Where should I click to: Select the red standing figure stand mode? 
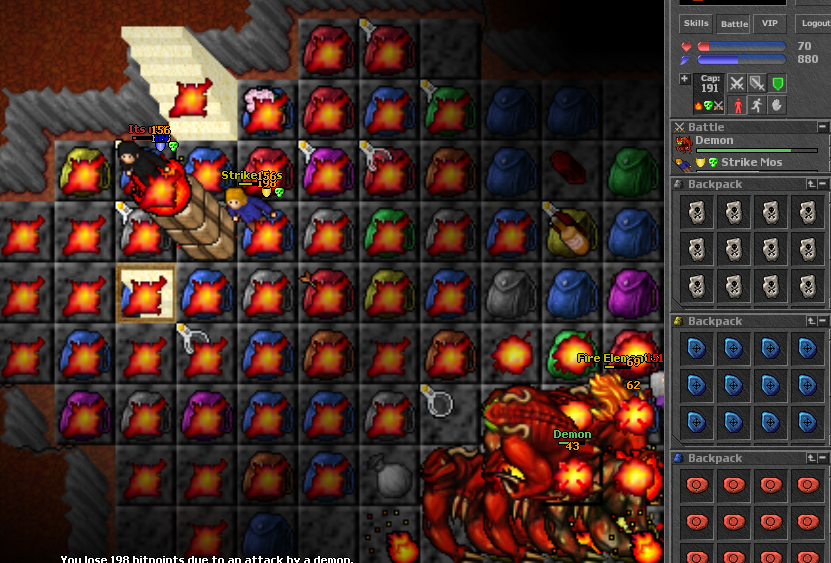click(x=737, y=105)
